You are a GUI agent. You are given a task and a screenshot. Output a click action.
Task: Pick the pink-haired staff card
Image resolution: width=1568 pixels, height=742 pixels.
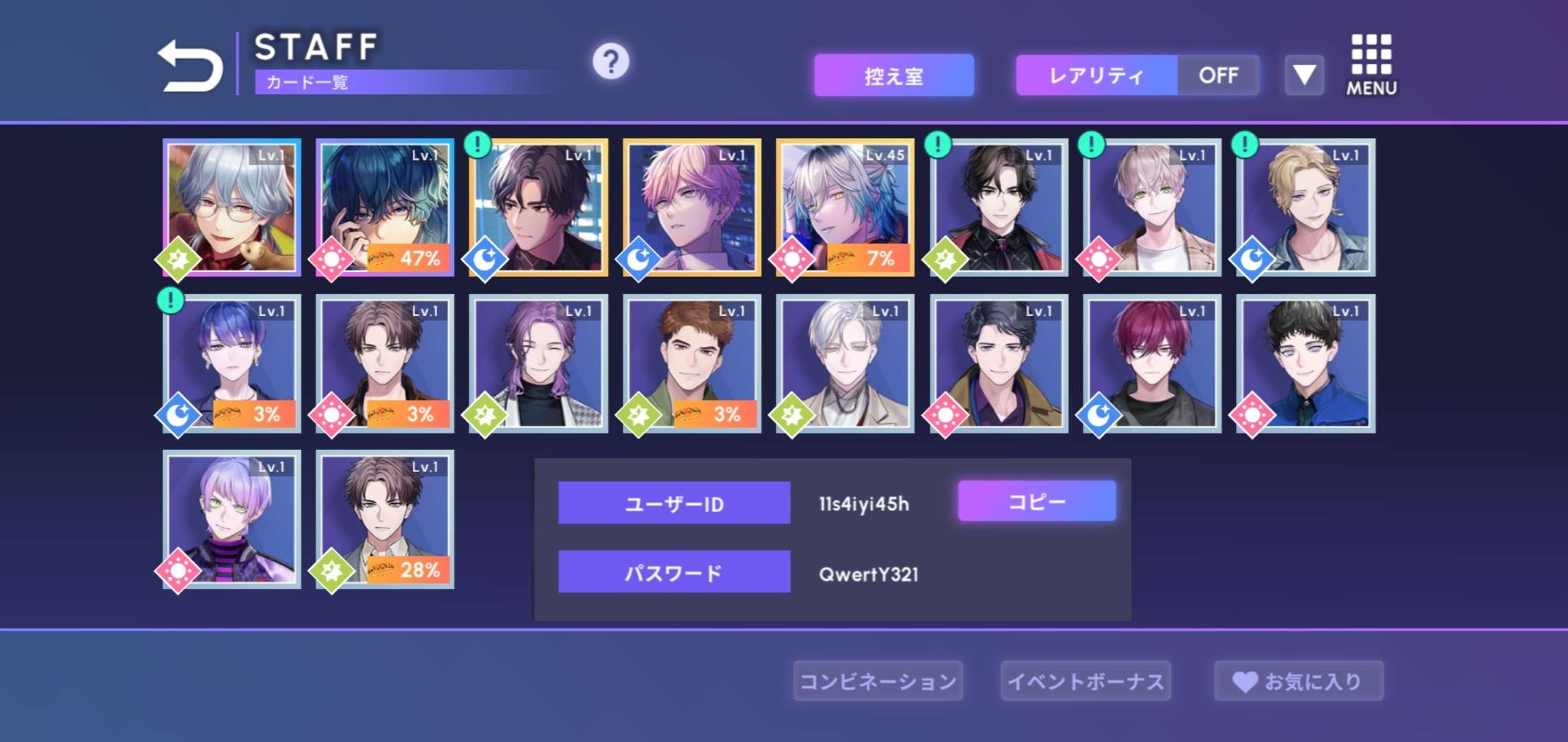pos(692,207)
